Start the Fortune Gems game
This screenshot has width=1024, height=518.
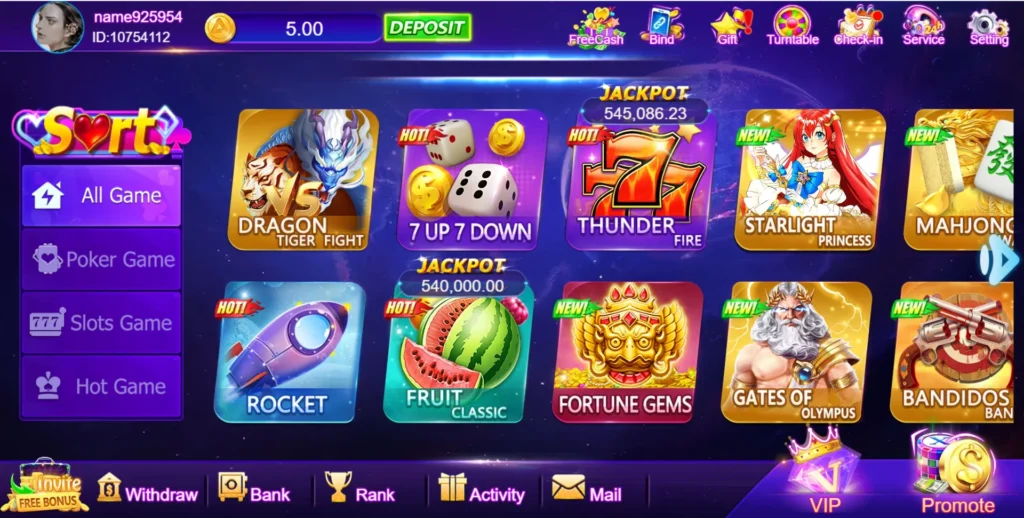tap(625, 351)
